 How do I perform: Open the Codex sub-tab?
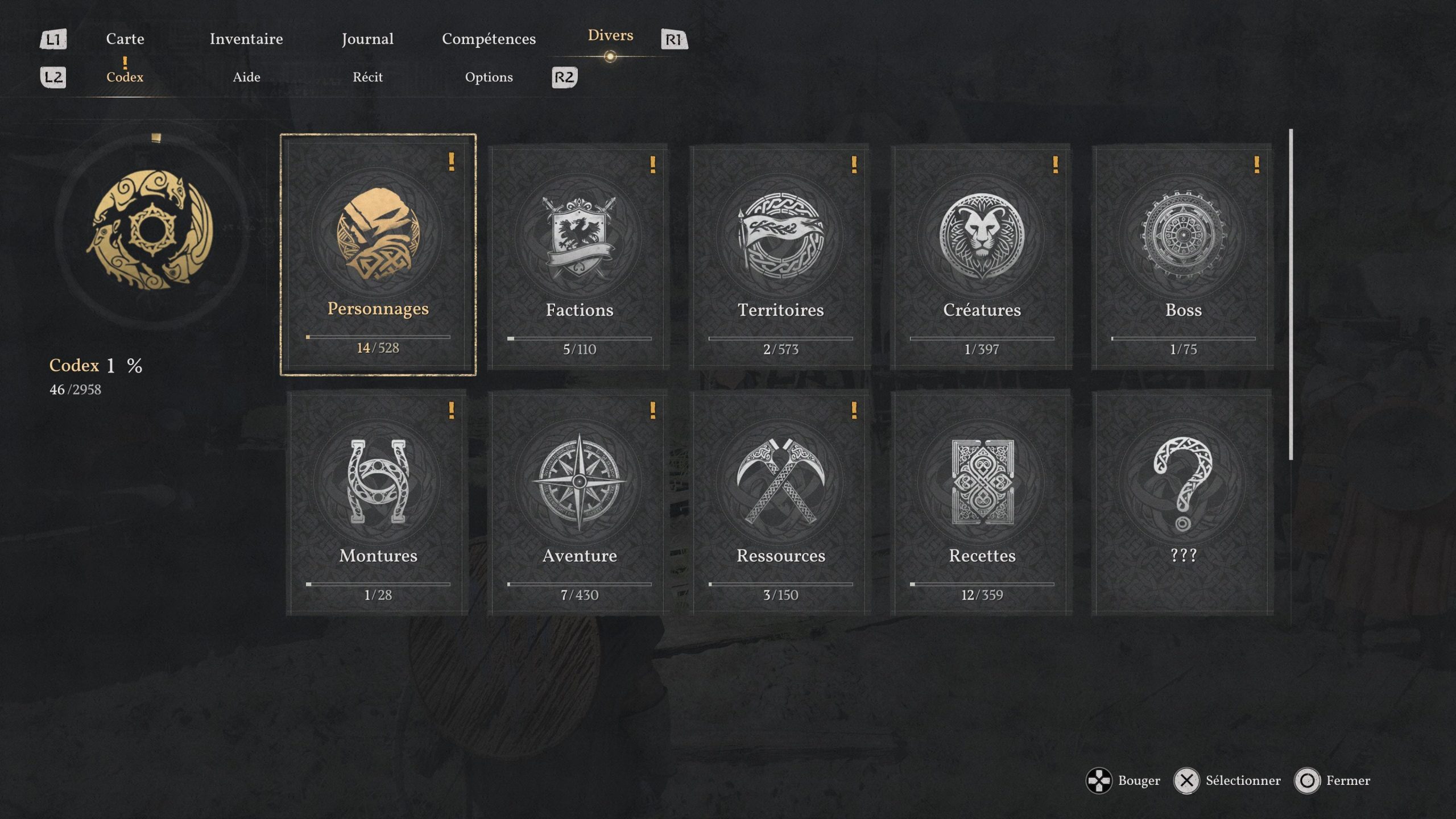(x=125, y=77)
